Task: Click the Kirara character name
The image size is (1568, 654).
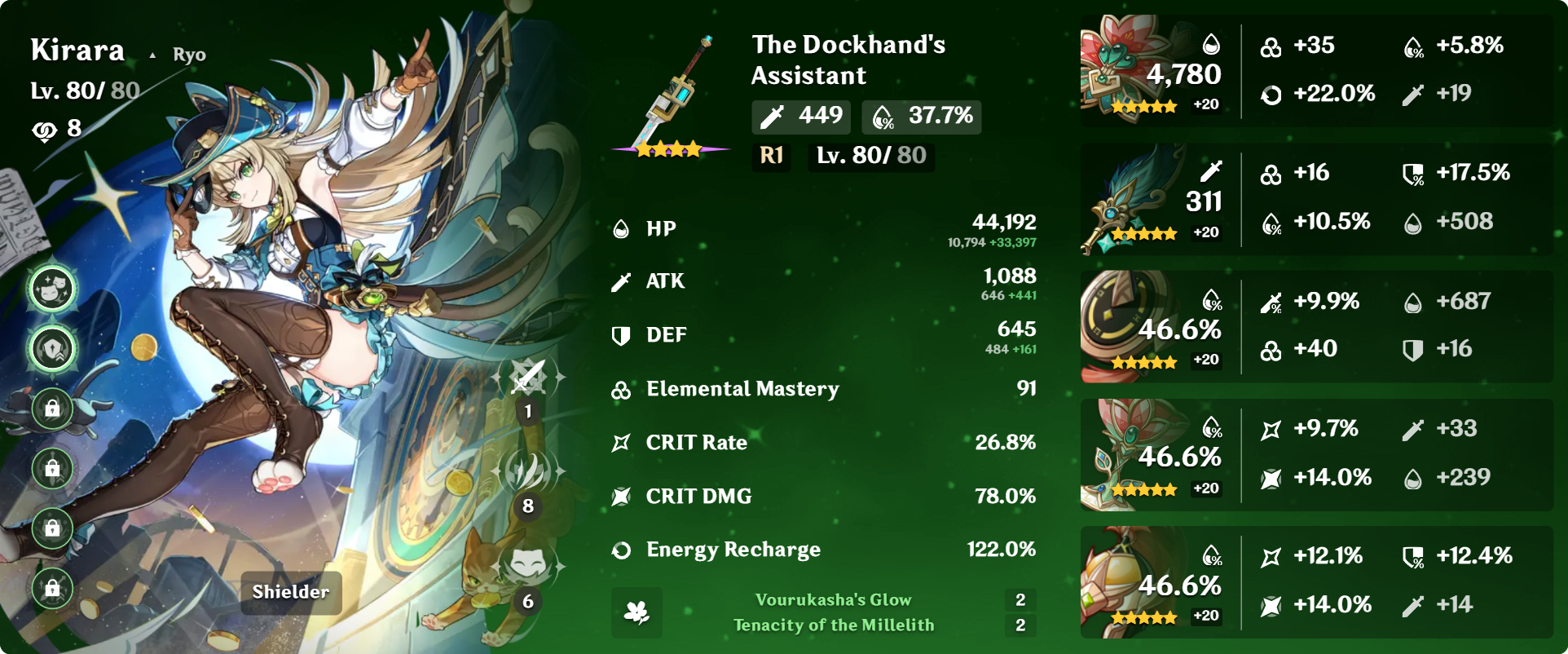Action: tap(77, 51)
